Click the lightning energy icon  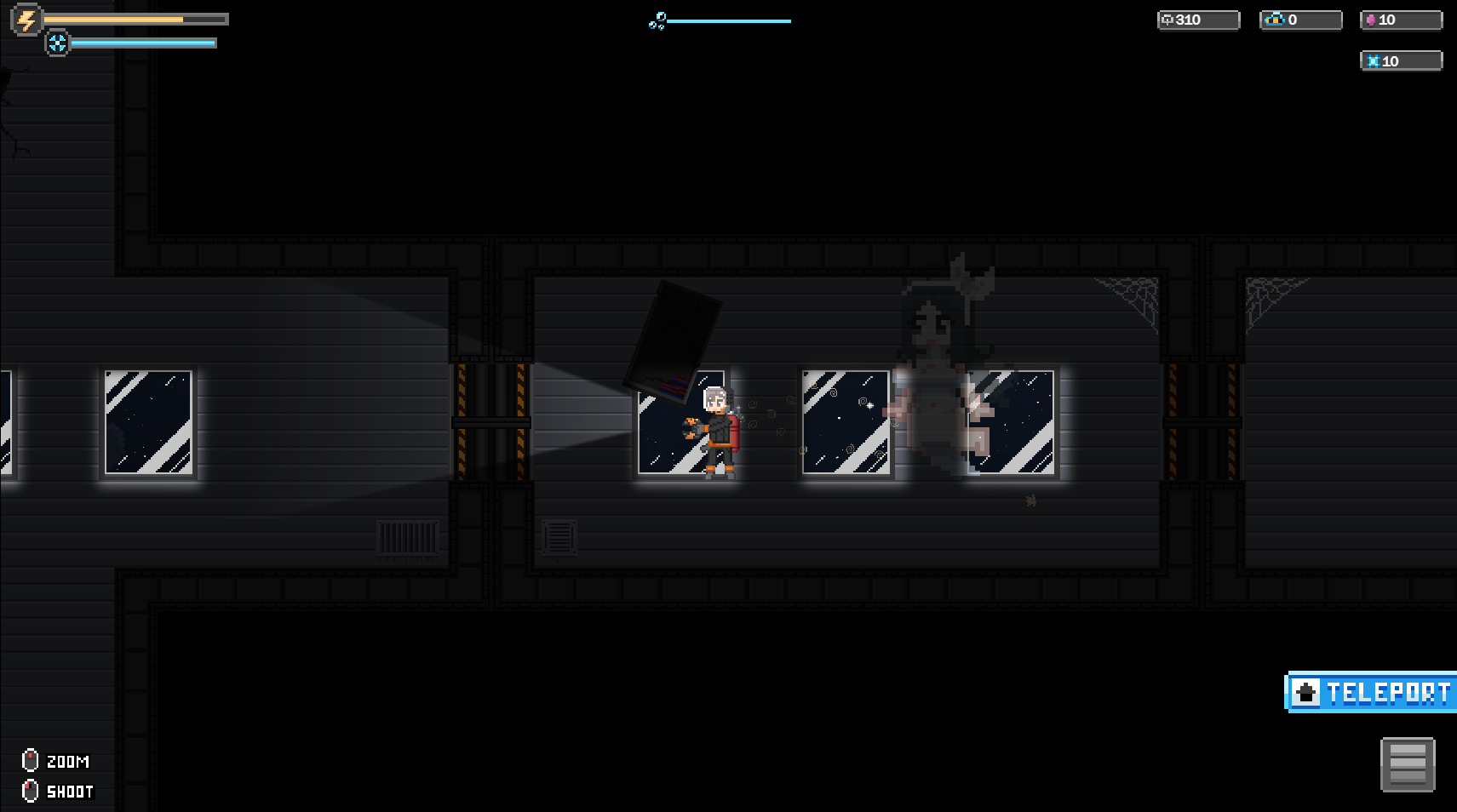pos(26,20)
